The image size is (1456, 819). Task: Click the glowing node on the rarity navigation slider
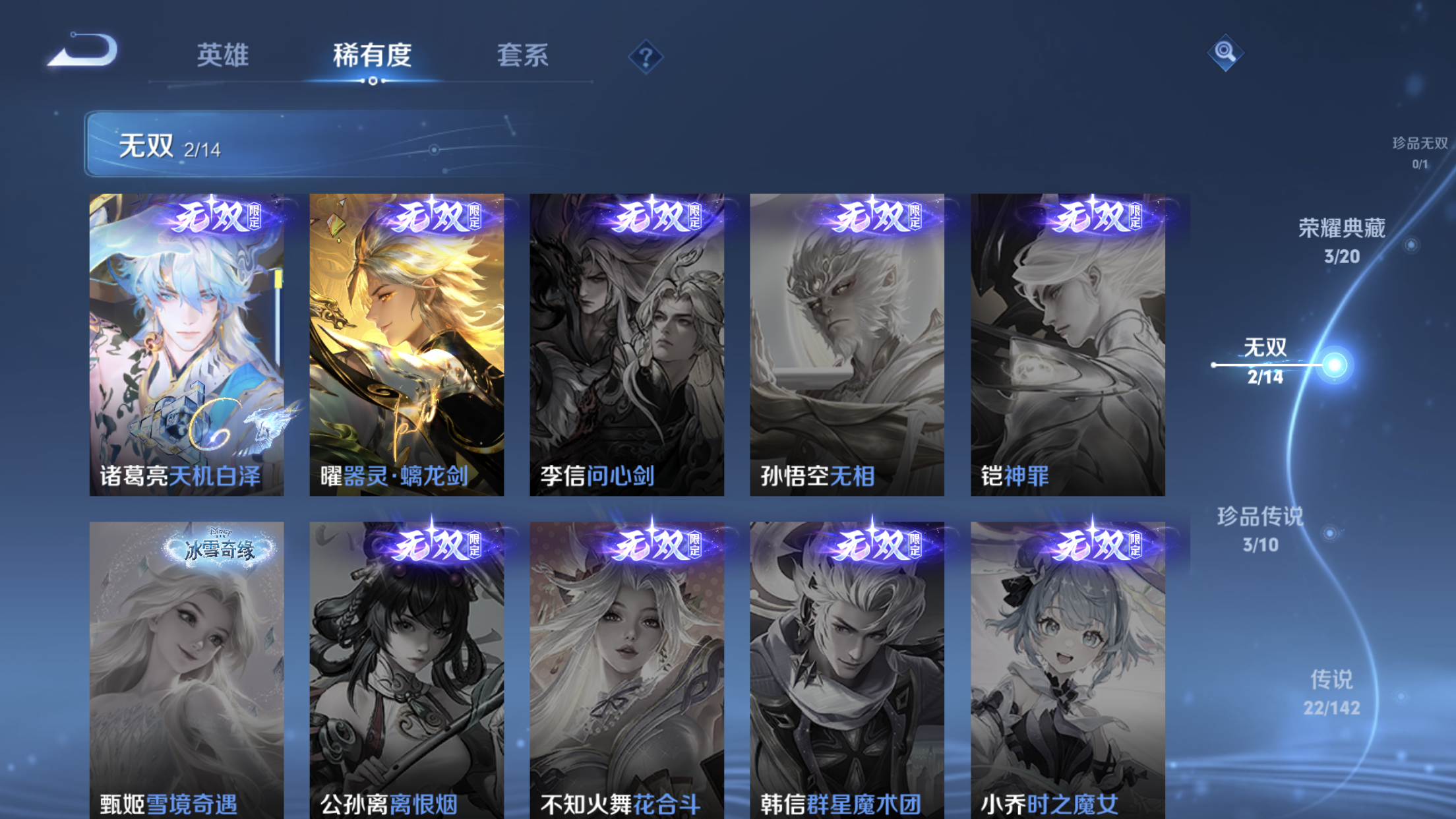click(1335, 365)
